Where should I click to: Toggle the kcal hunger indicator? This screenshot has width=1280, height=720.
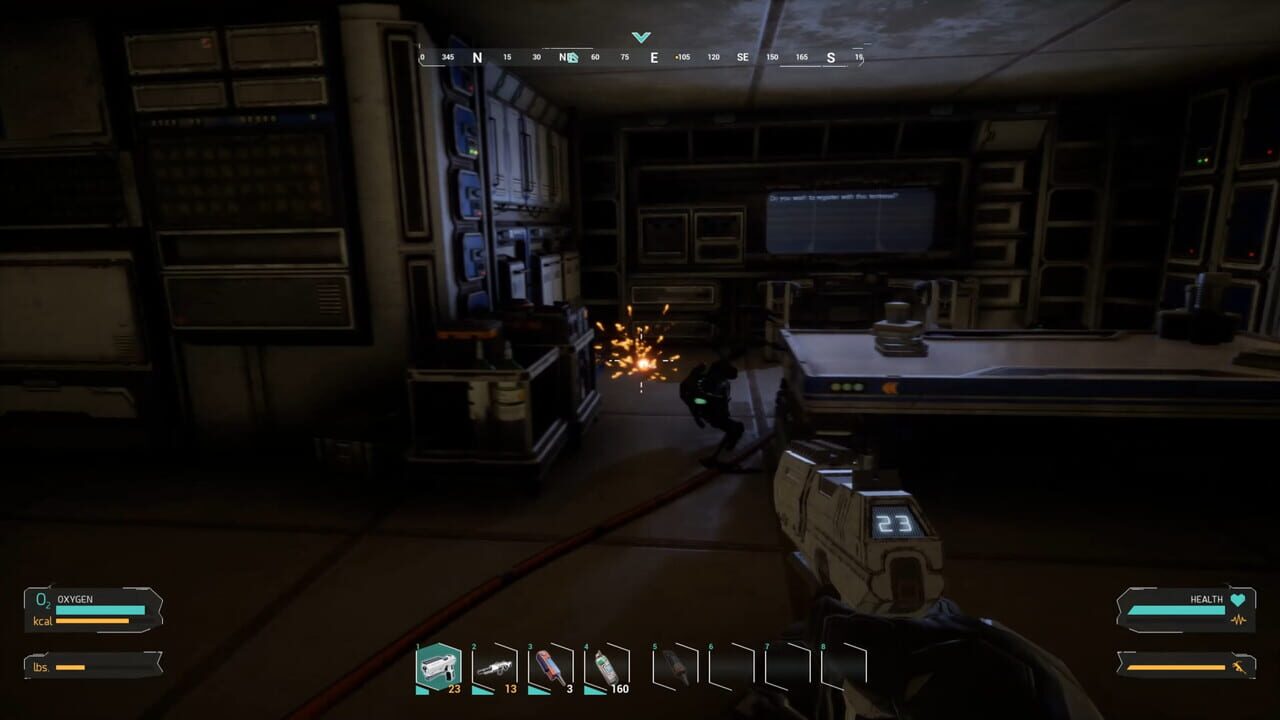(43, 620)
